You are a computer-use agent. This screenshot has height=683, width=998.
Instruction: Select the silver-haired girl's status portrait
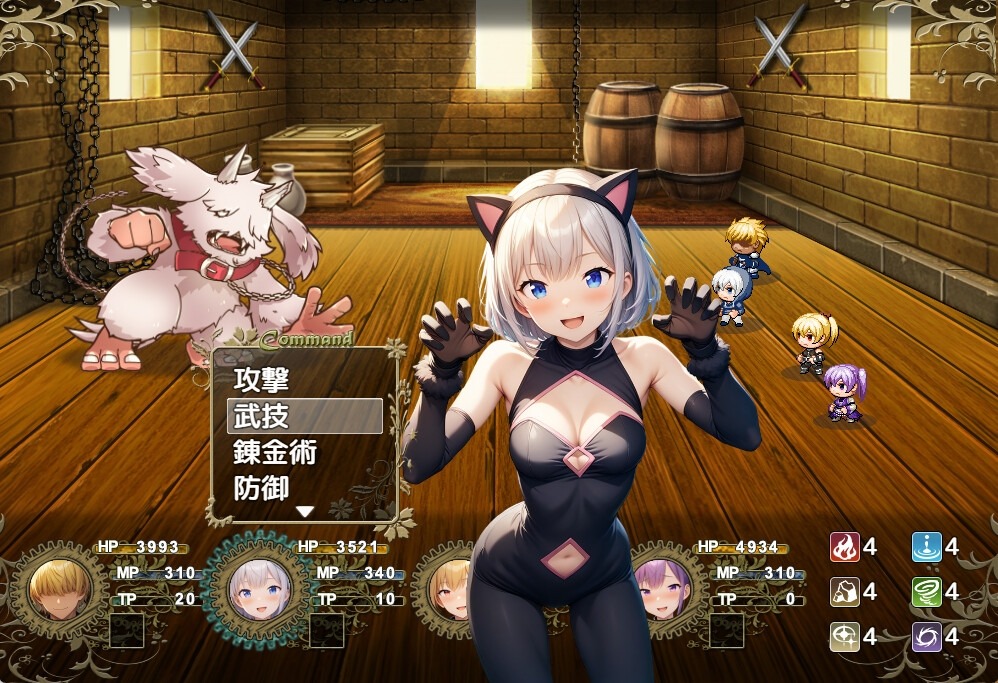click(x=259, y=590)
